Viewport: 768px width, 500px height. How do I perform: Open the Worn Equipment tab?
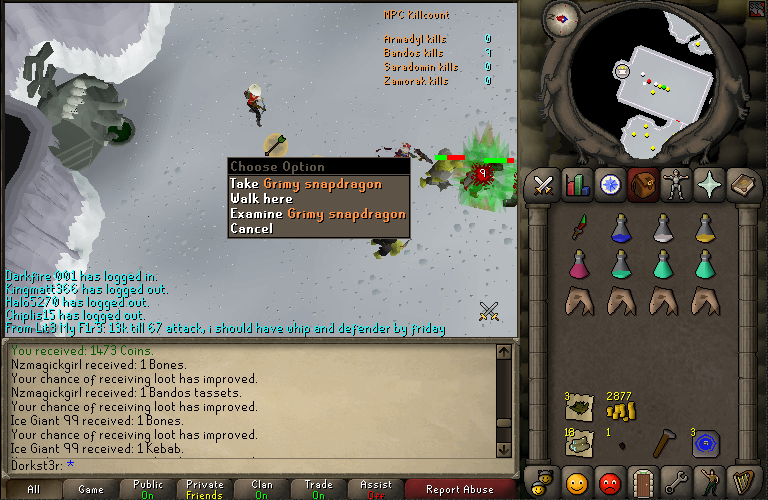click(677, 185)
